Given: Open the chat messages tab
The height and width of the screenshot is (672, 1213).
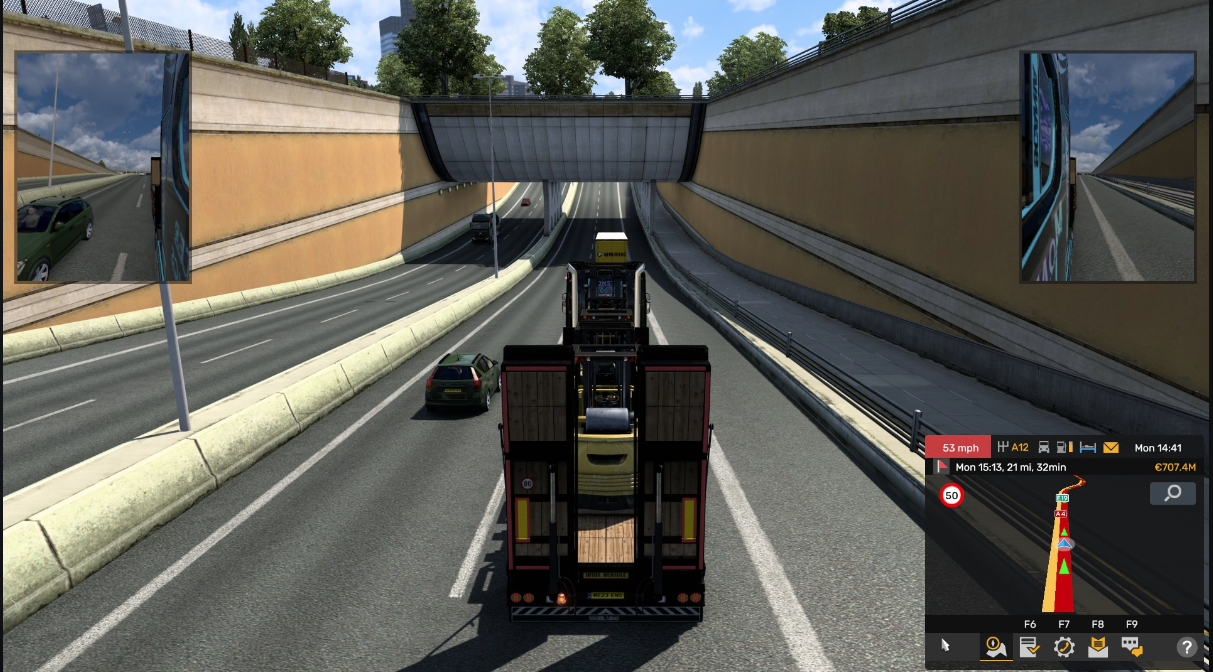Looking at the screenshot, I should [x=1131, y=646].
